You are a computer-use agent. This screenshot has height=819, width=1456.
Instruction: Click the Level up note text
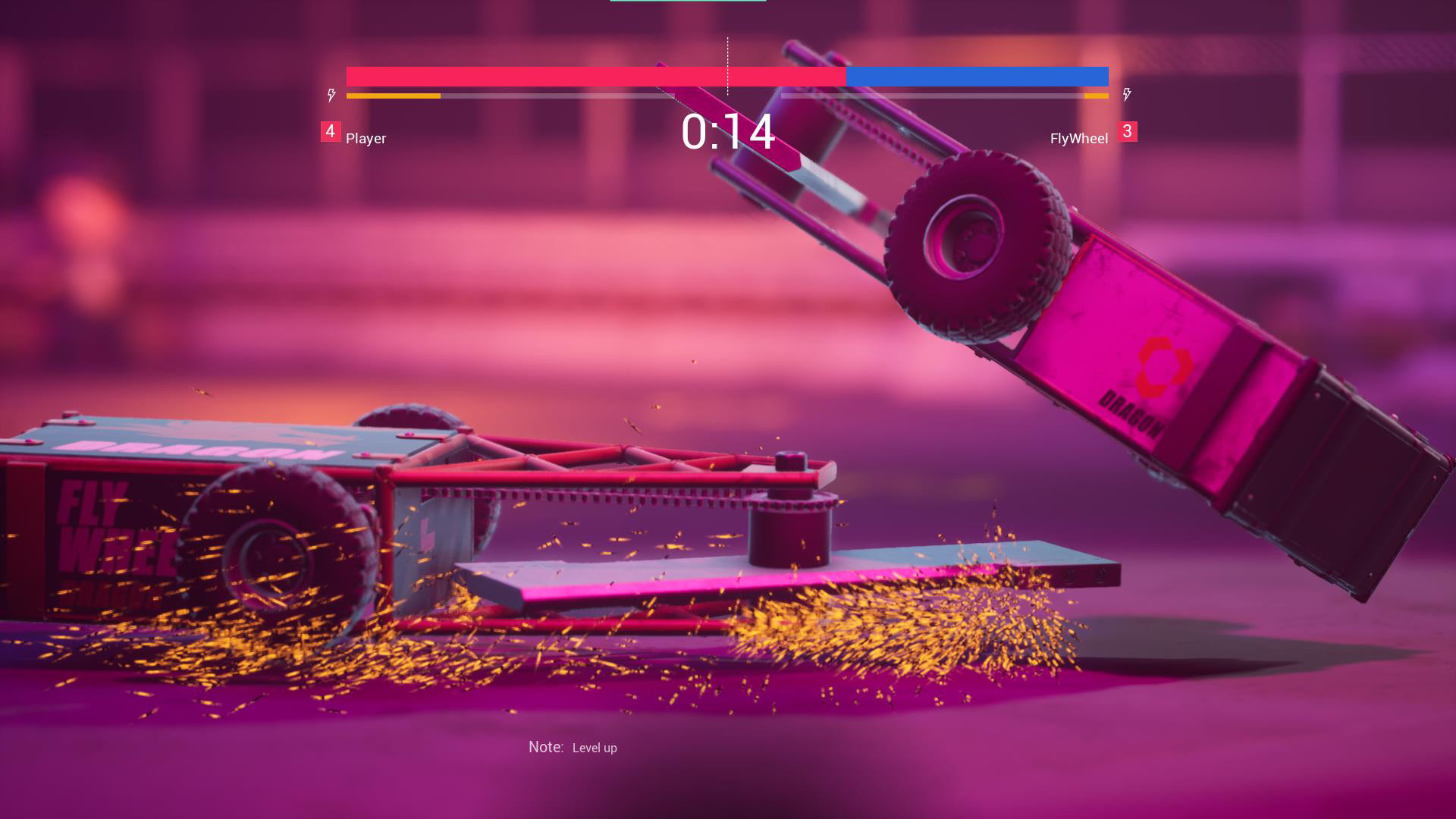point(595,748)
